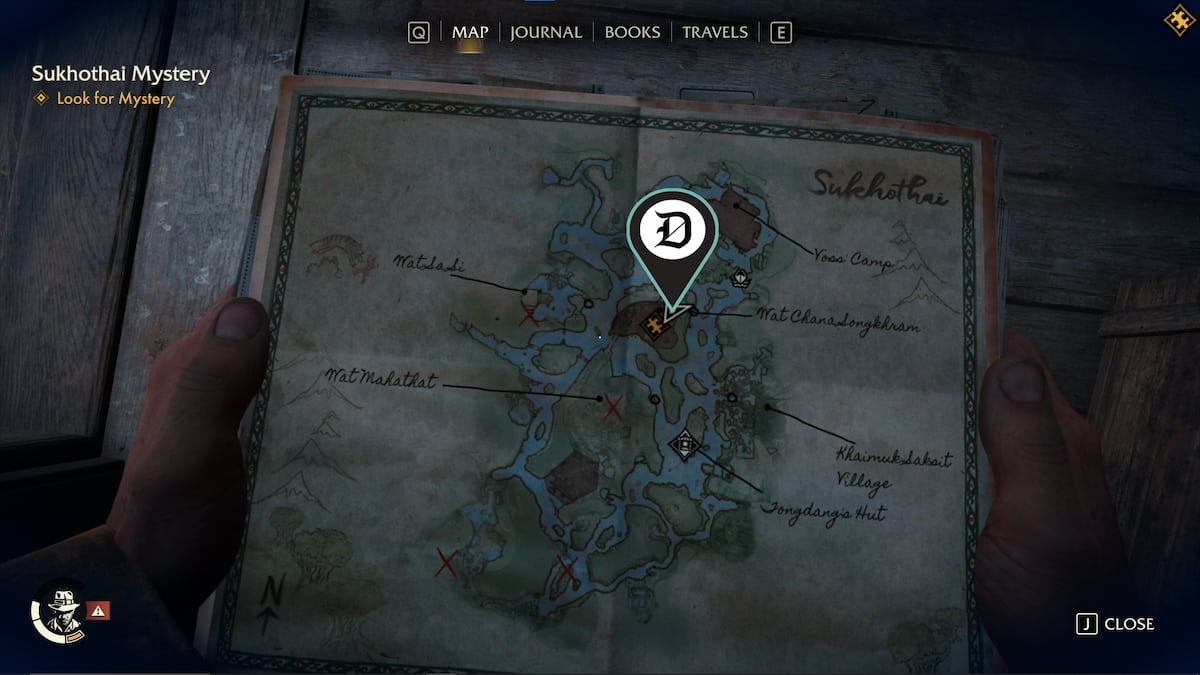
Task: Open the Books tab
Action: click(x=632, y=32)
